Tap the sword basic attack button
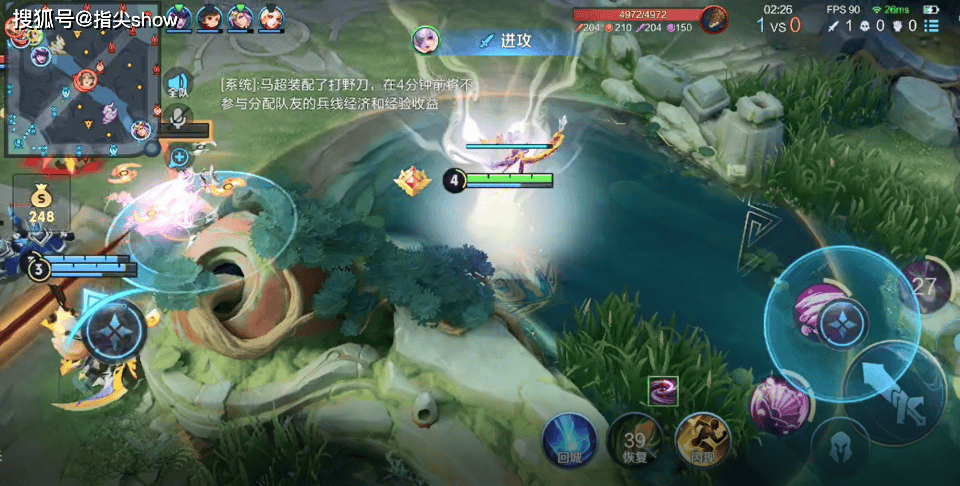The height and width of the screenshot is (486, 960). pos(893,392)
